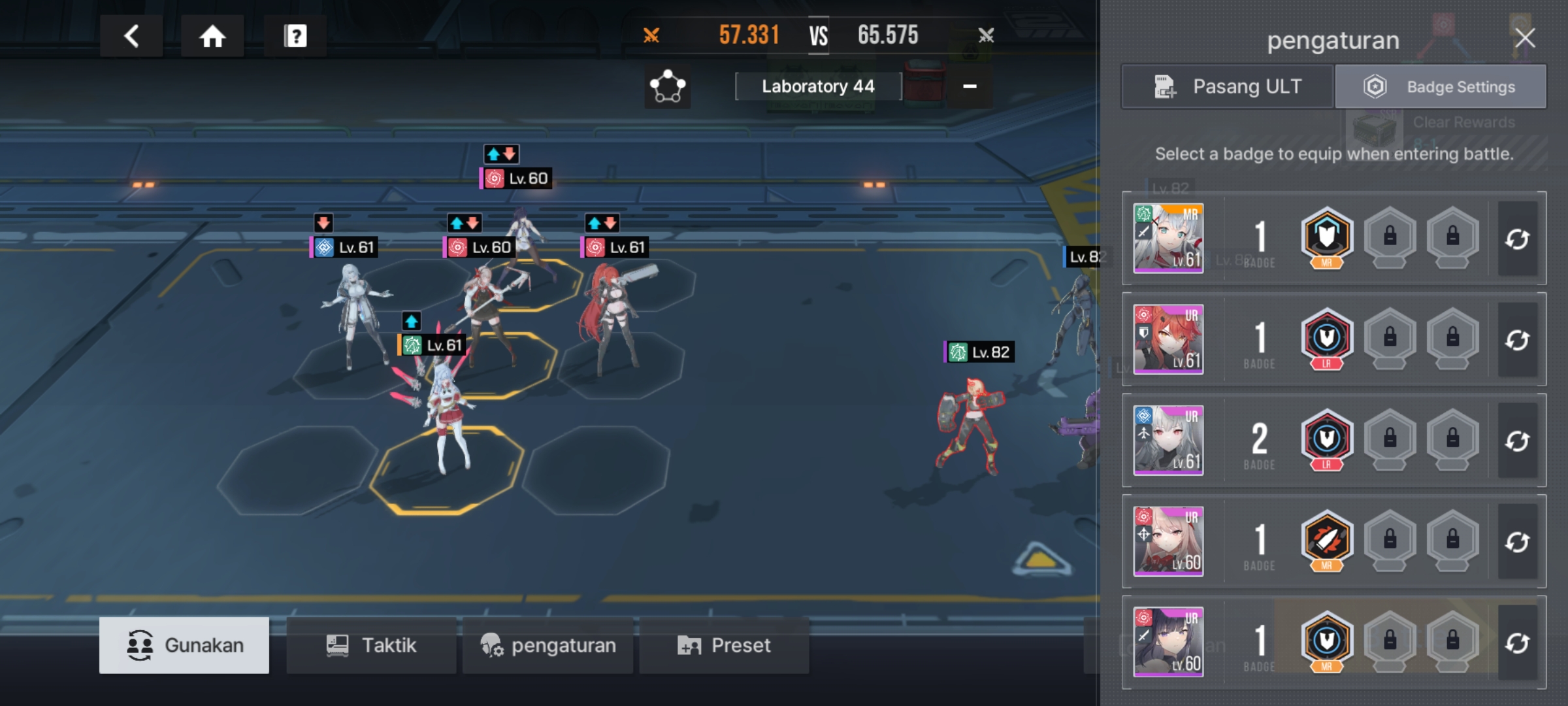1568x706 pixels.
Task: Open the bottom pengaturan button
Action: tap(547, 645)
